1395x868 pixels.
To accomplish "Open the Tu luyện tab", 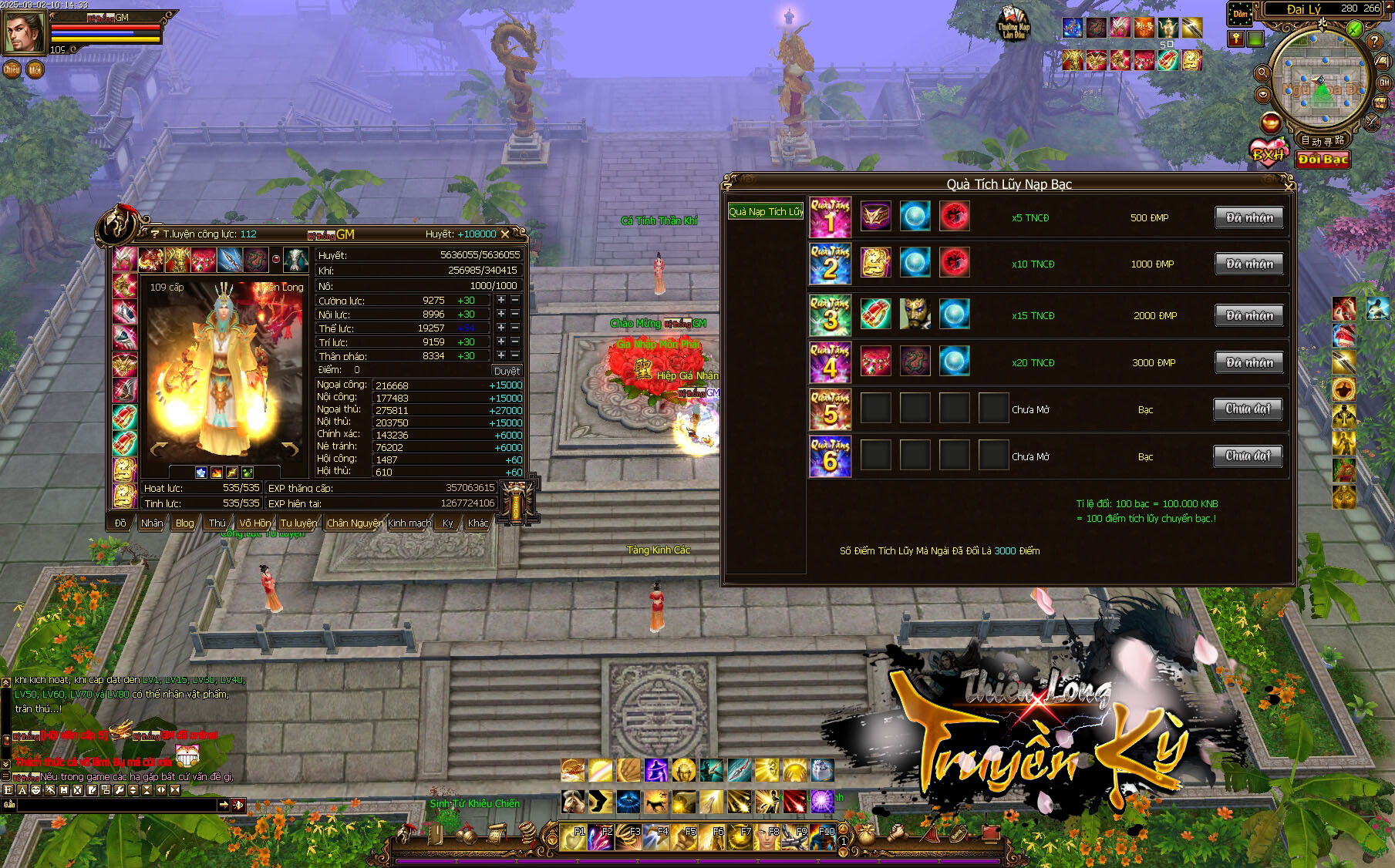I will point(298,523).
